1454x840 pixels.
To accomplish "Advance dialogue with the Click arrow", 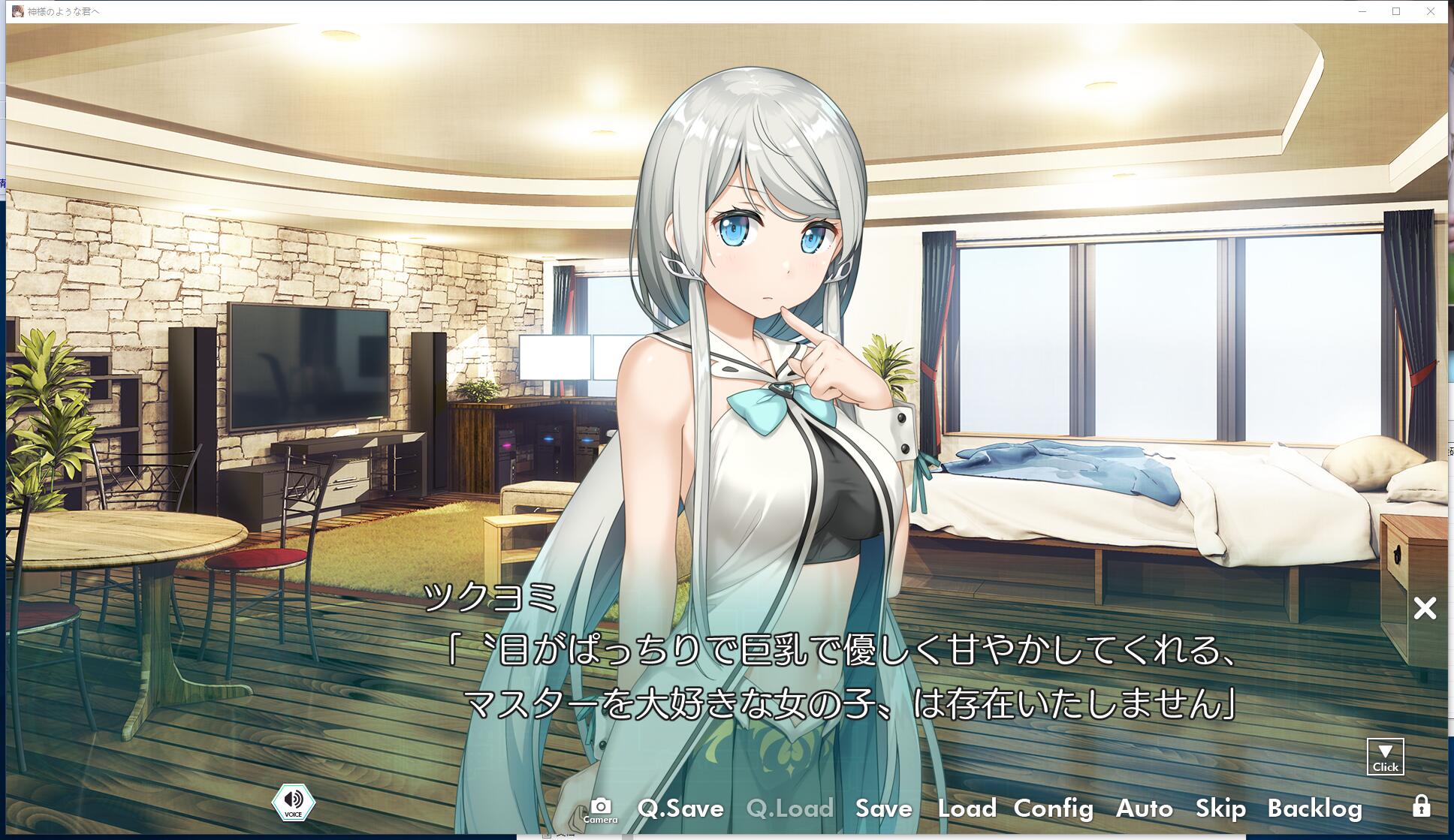I will [1385, 757].
